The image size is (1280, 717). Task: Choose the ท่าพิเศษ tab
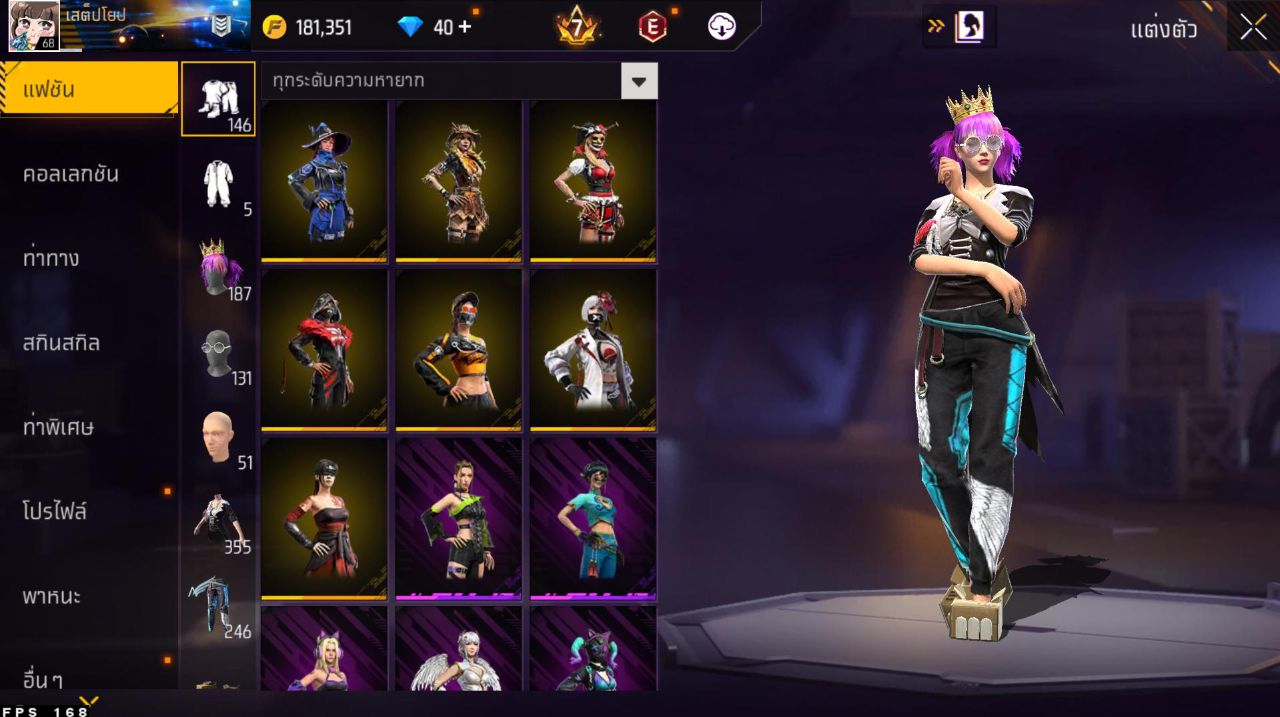coord(58,427)
